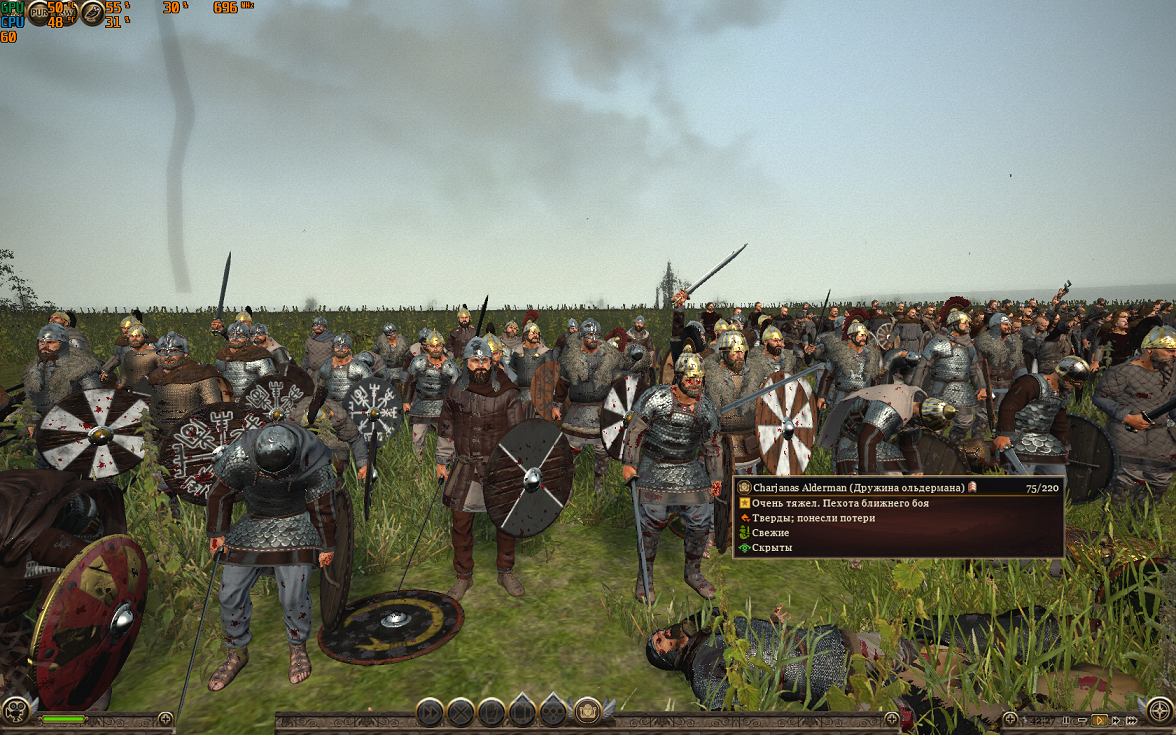Screen dimensions: 1176x735
Task: Expand the panel next to the battle timer
Action: coord(1010,718)
